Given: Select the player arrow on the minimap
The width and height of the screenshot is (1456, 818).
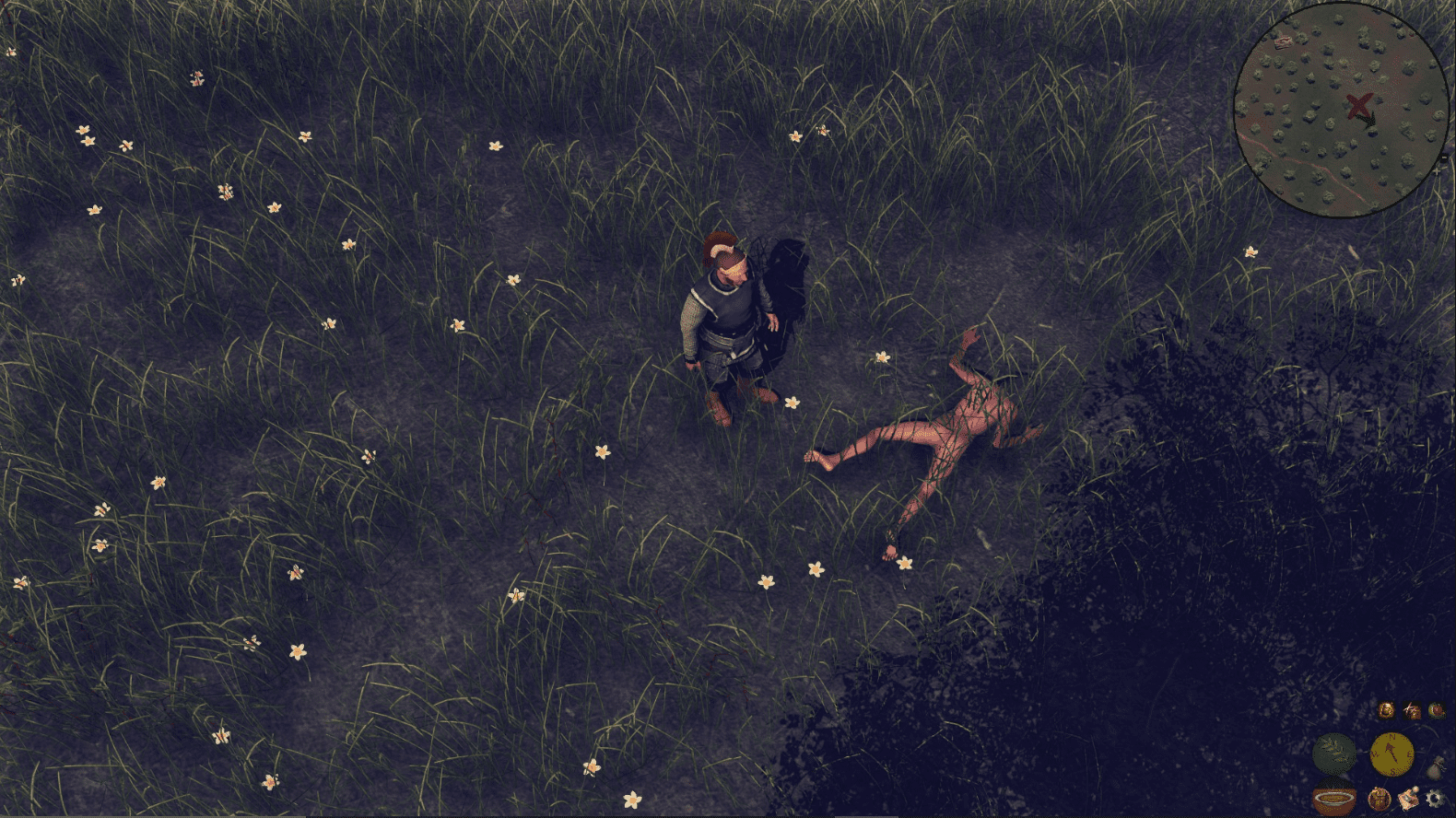Looking at the screenshot, I should point(1367,120).
